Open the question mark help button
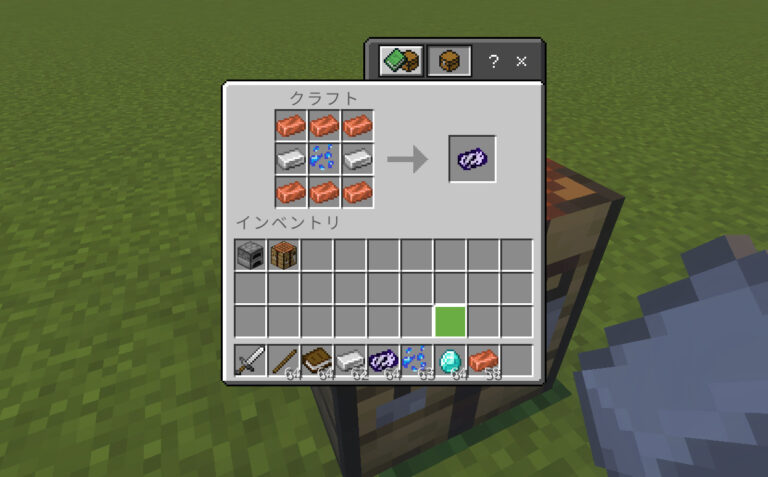The width and height of the screenshot is (768, 477). 493,62
